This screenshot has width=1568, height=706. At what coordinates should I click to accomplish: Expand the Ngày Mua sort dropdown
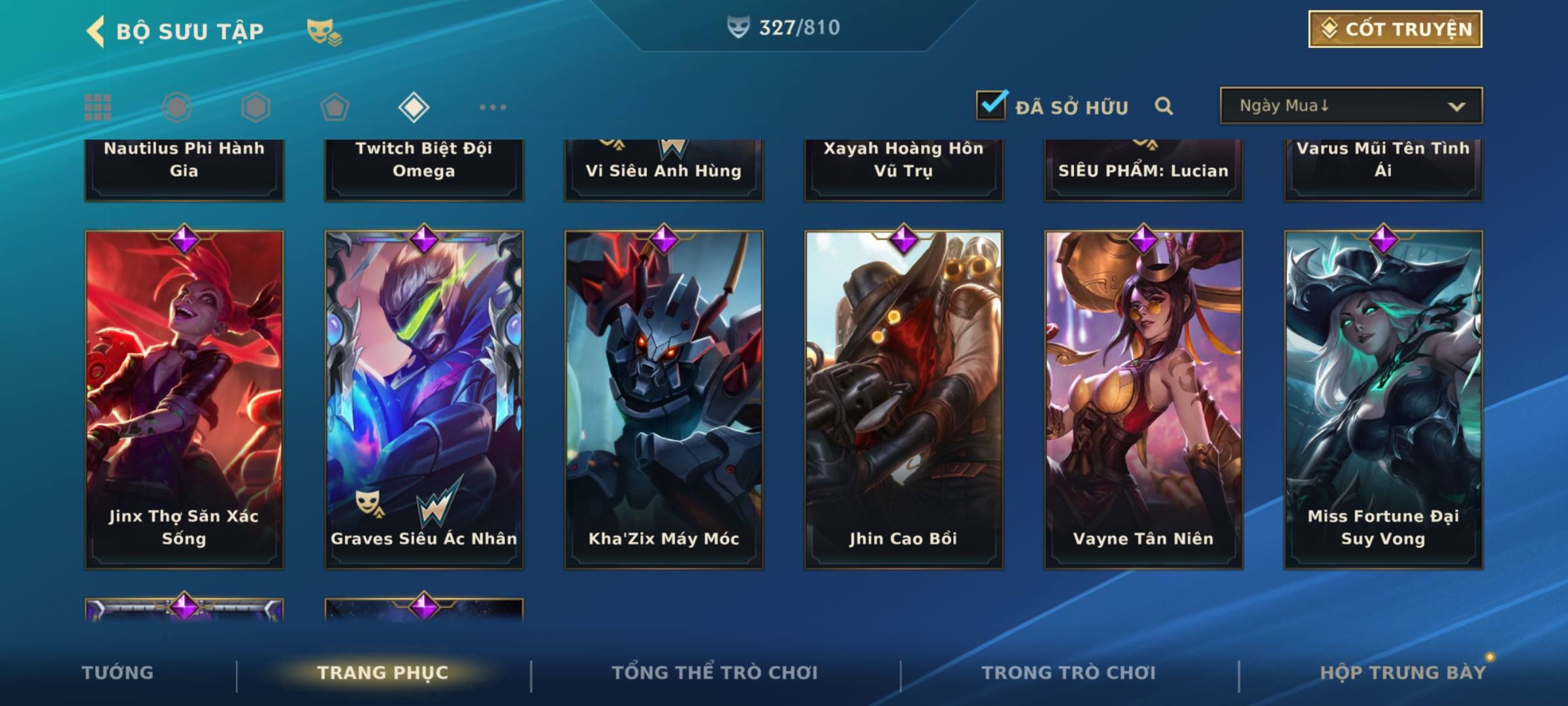[x=1350, y=106]
